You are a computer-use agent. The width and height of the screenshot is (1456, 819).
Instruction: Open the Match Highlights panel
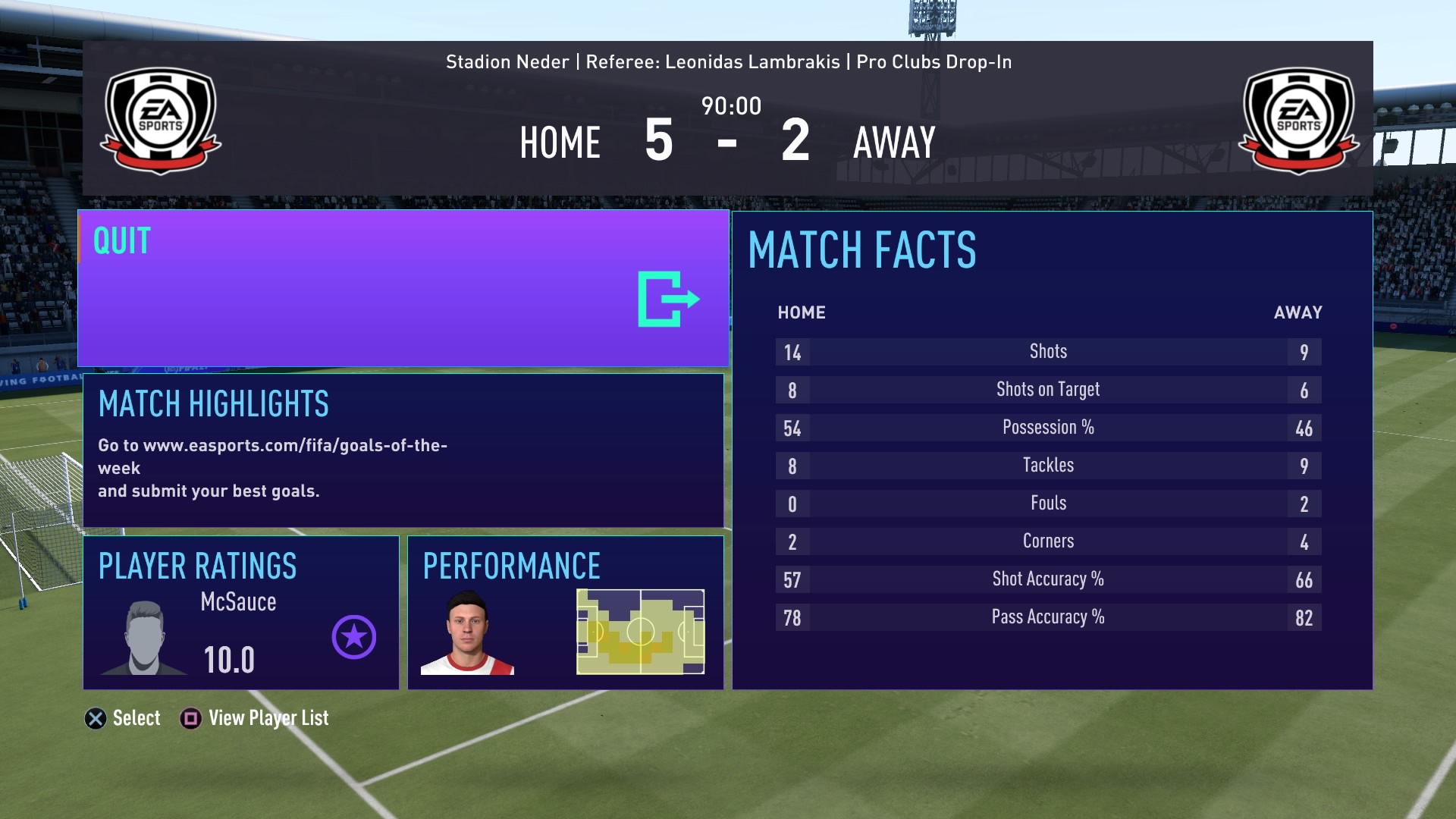click(403, 450)
